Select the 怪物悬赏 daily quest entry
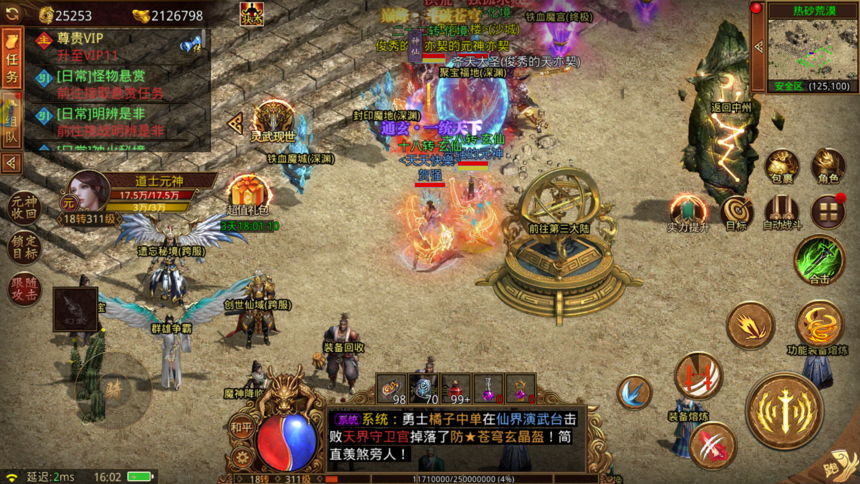Image resolution: width=860 pixels, height=484 pixels. 110,84
